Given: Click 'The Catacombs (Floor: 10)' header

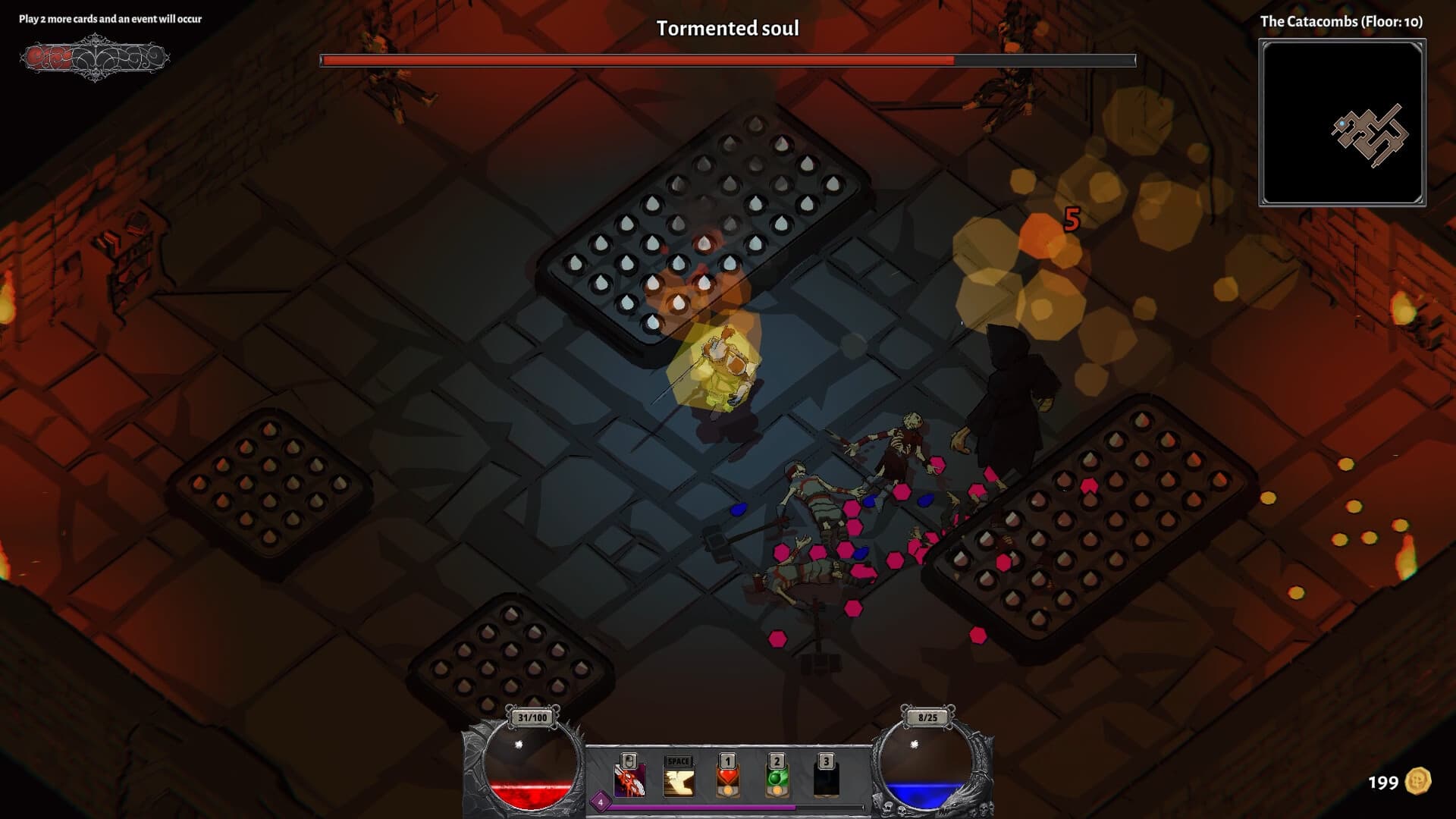Looking at the screenshot, I should pyautogui.click(x=1341, y=22).
